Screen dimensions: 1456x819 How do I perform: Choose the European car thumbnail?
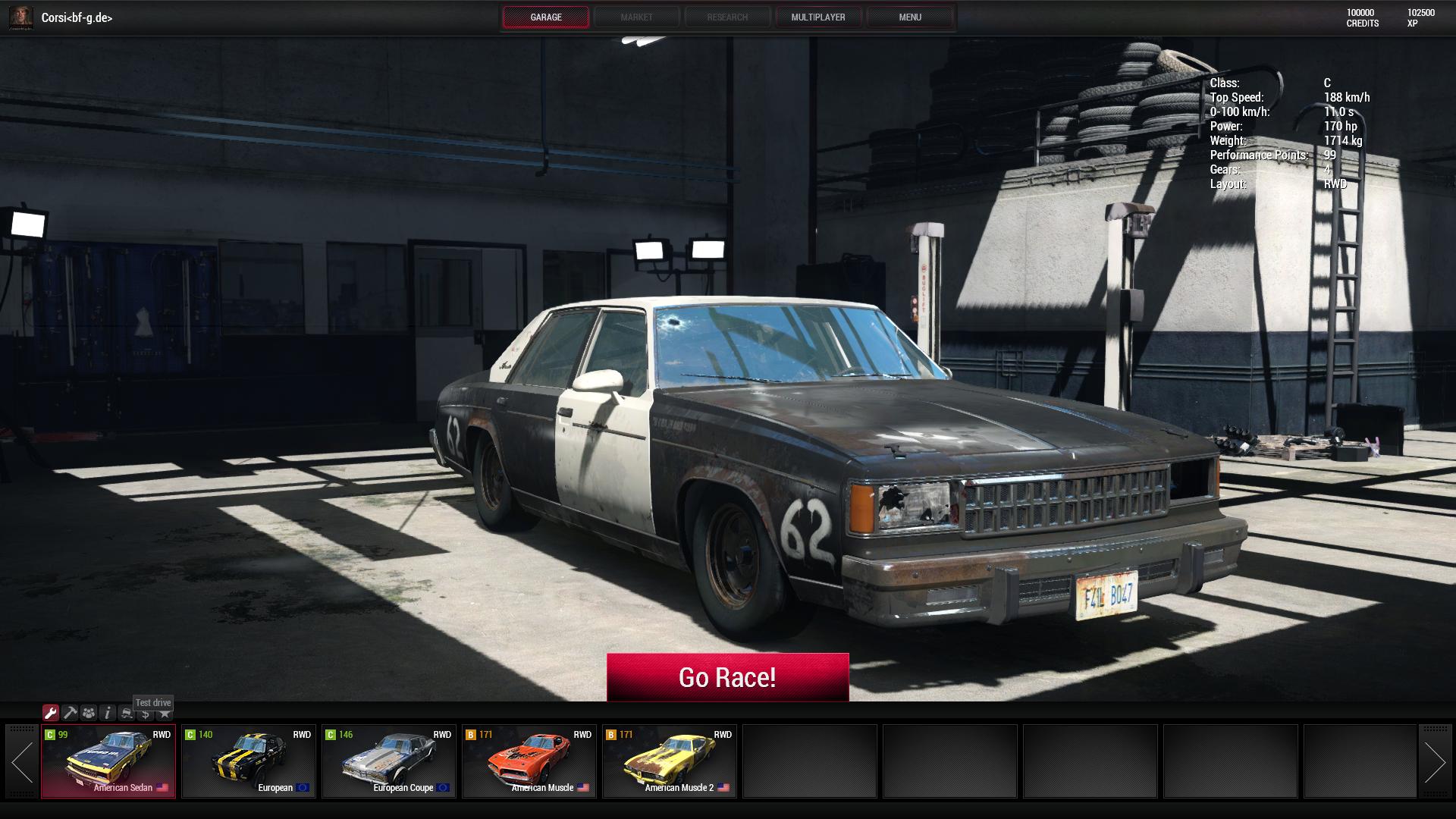[249, 761]
